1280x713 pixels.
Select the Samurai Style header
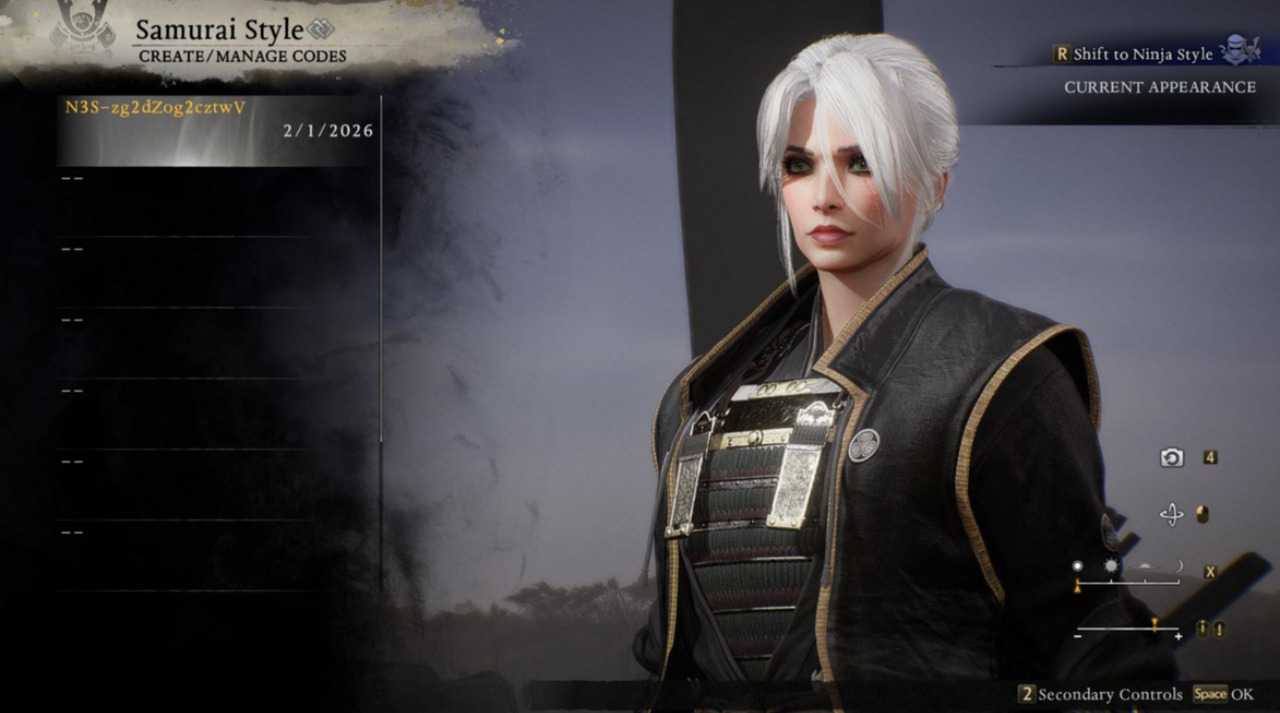(x=219, y=30)
